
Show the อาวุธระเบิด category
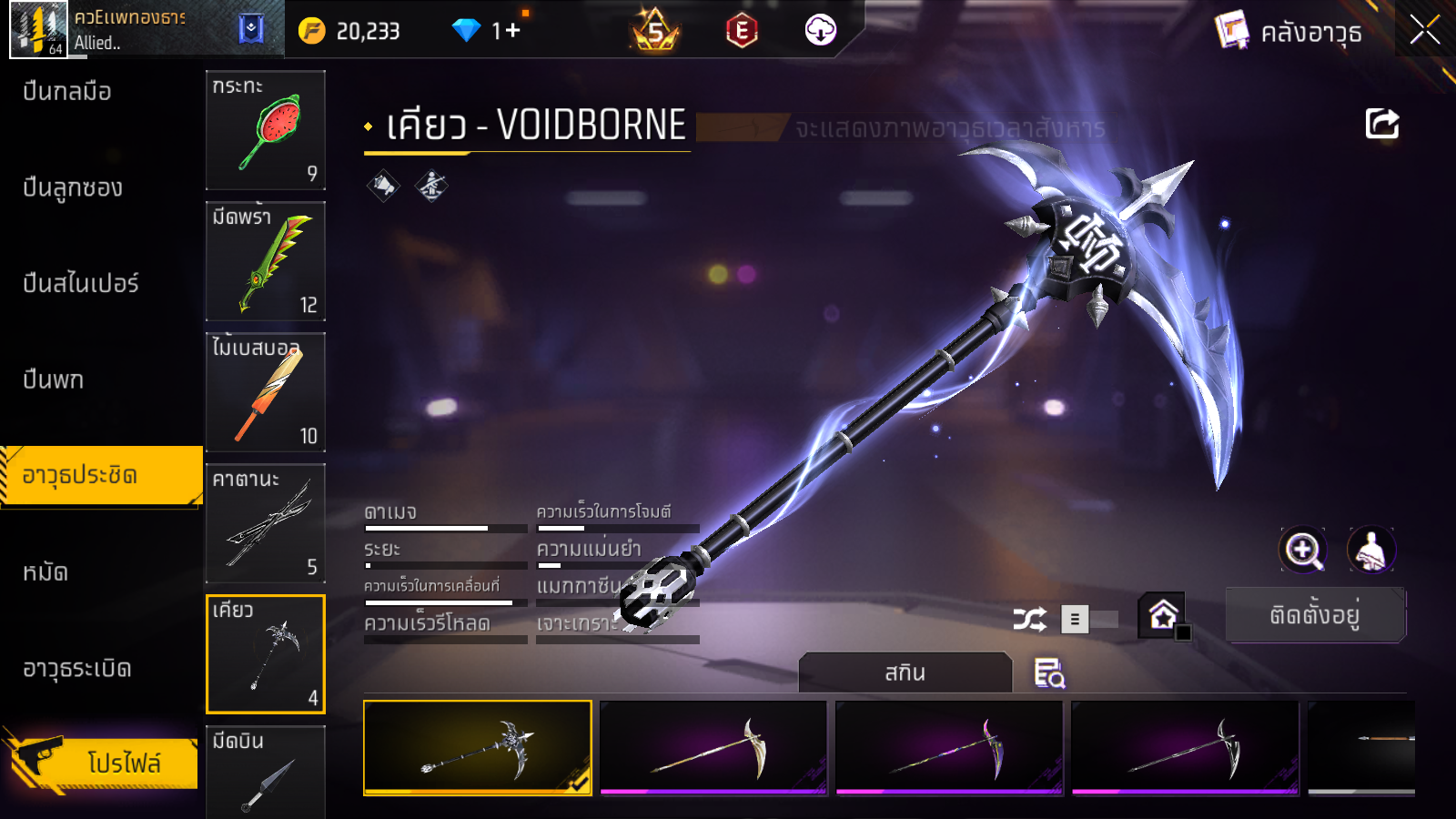(x=77, y=668)
